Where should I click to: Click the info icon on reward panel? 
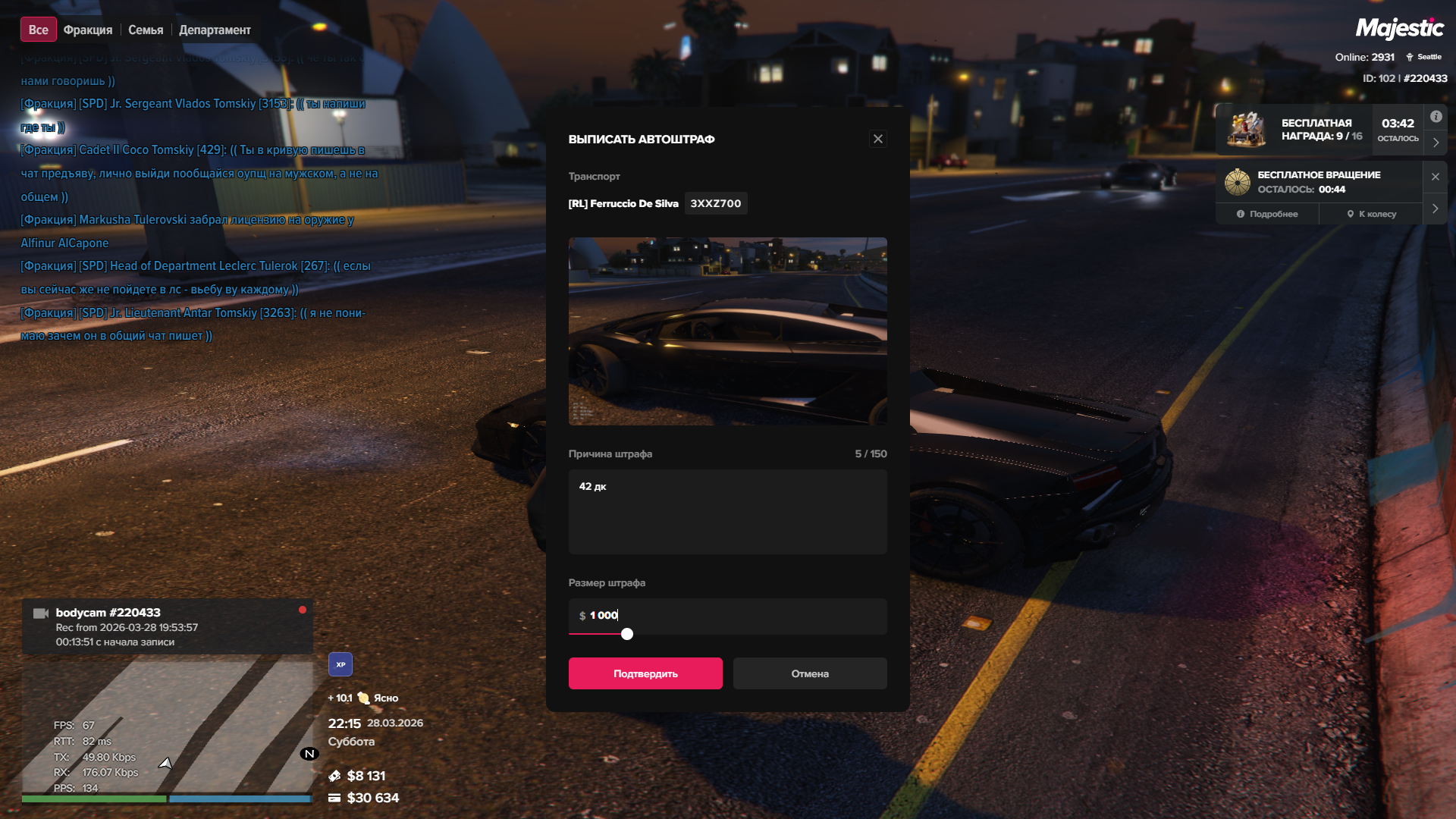pyautogui.click(x=1436, y=117)
